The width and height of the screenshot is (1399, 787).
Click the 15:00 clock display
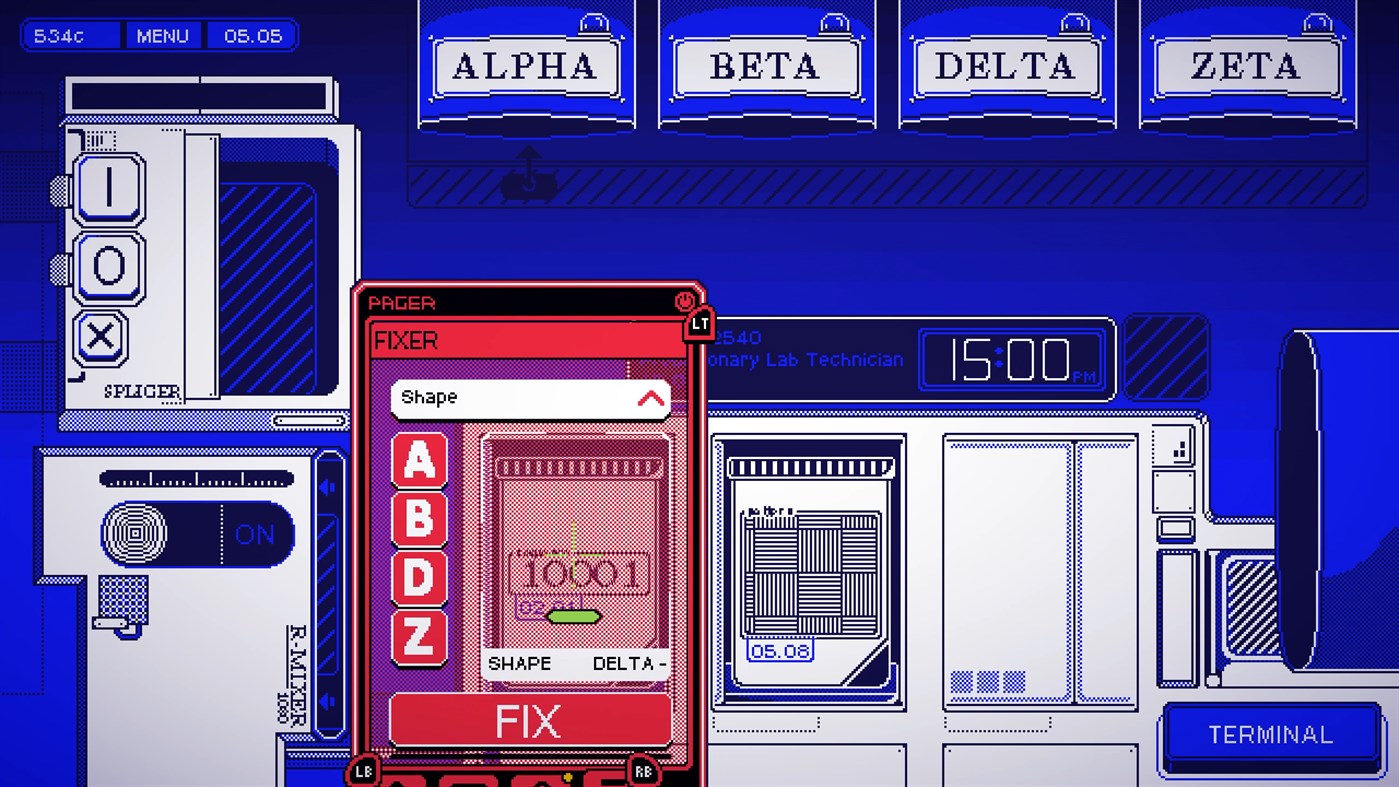point(1013,358)
